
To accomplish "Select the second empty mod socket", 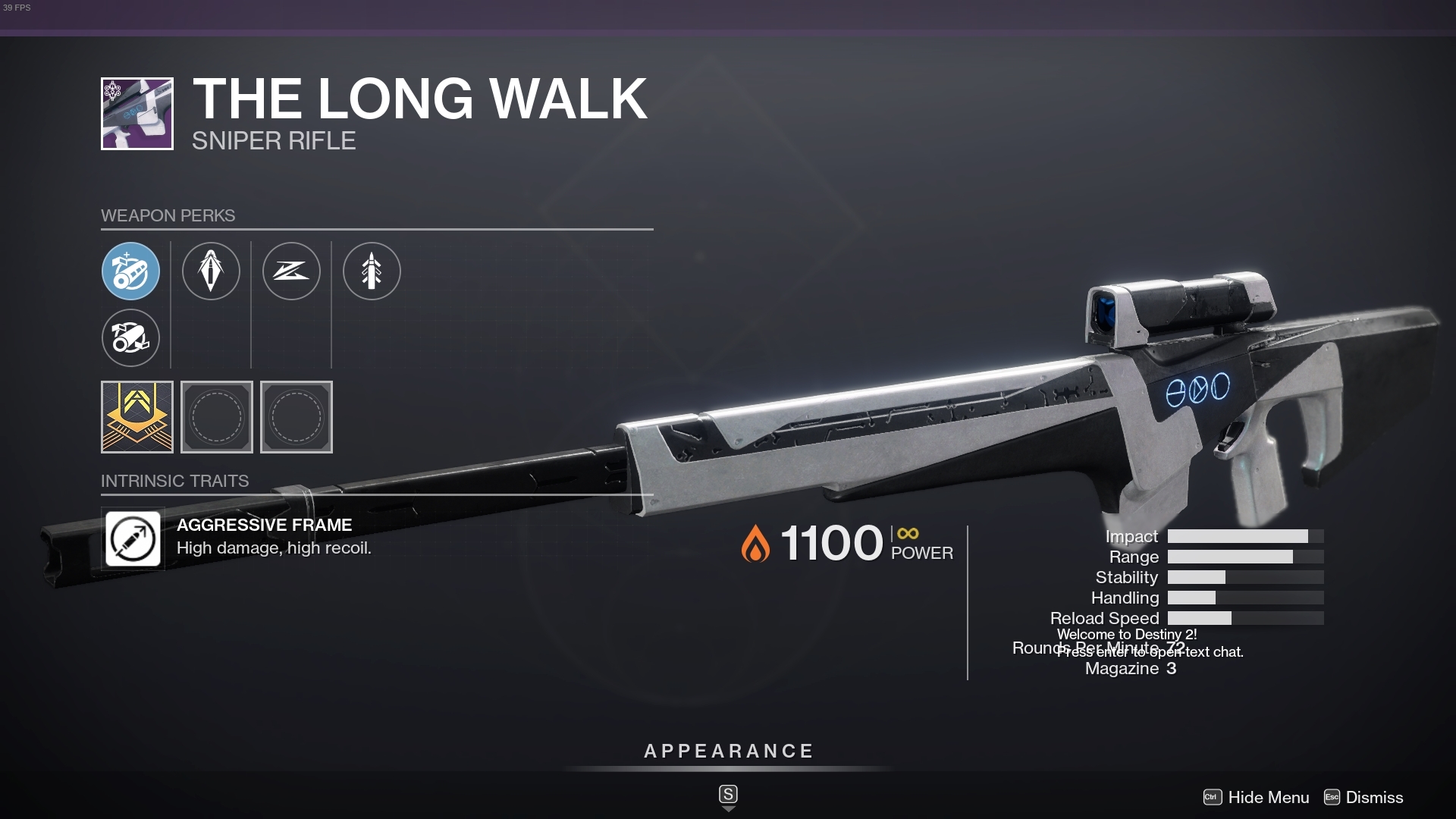I will [x=296, y=417].
